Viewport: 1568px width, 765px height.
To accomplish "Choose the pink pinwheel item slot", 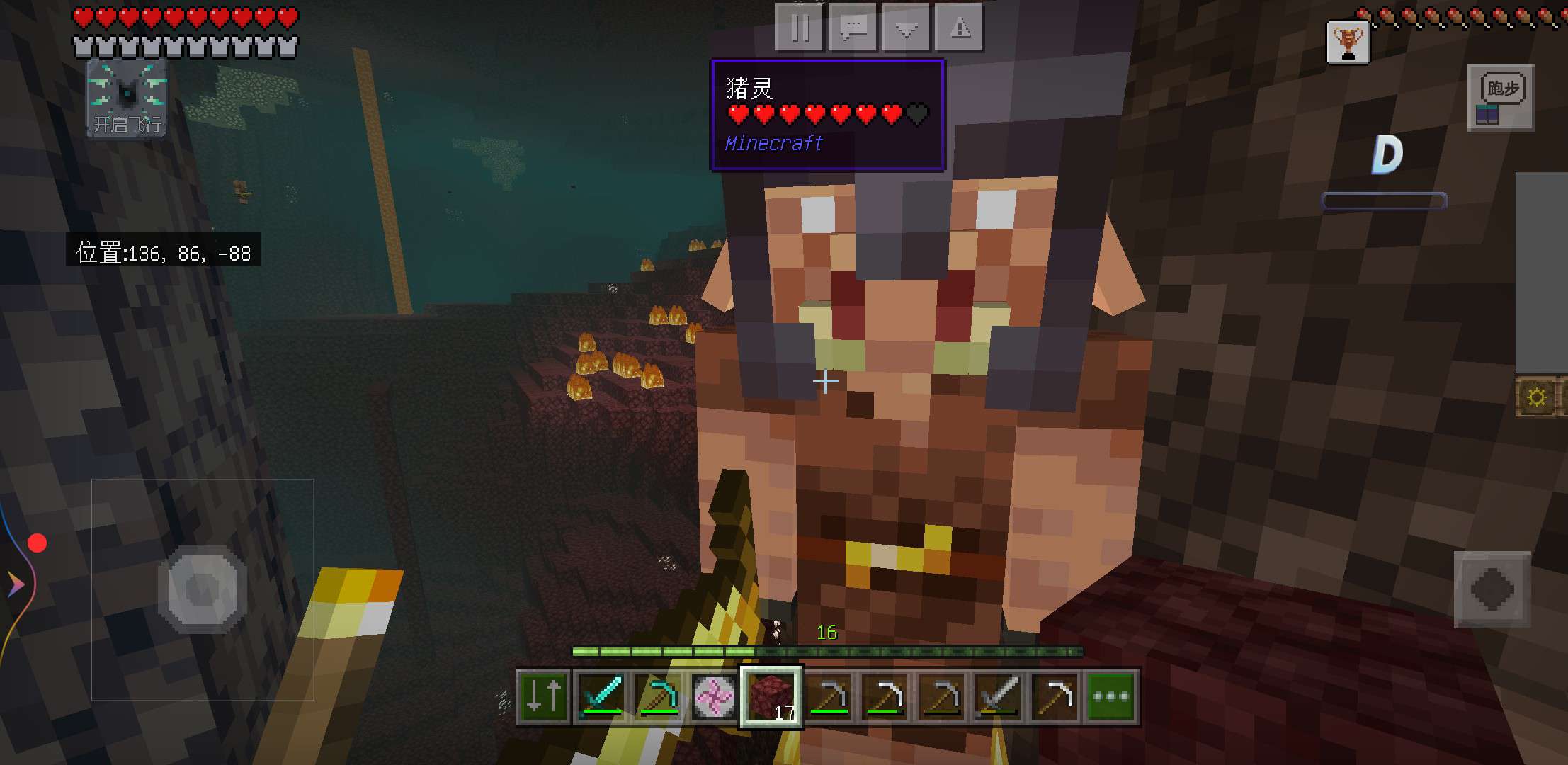I will point(714,697).
